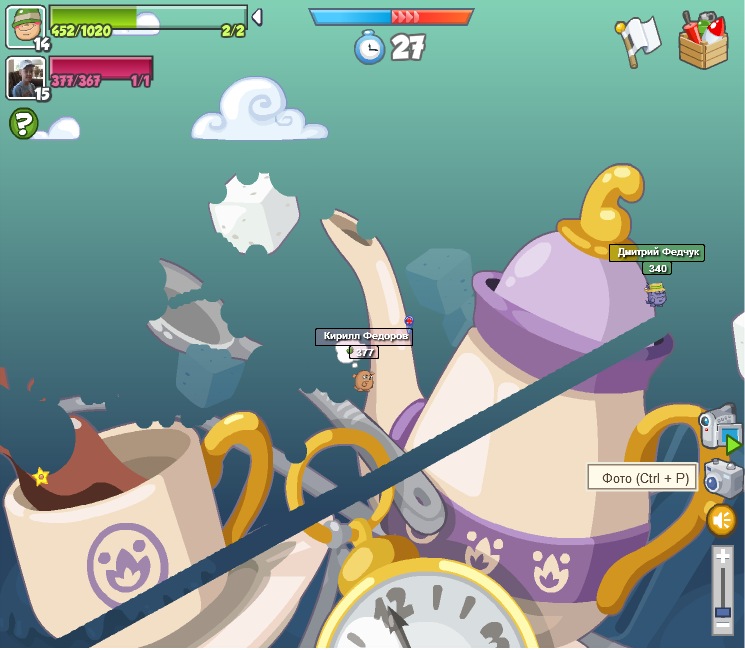Click the white surrender flag icon
745x650 pixels.
click(x=637, y=41)
